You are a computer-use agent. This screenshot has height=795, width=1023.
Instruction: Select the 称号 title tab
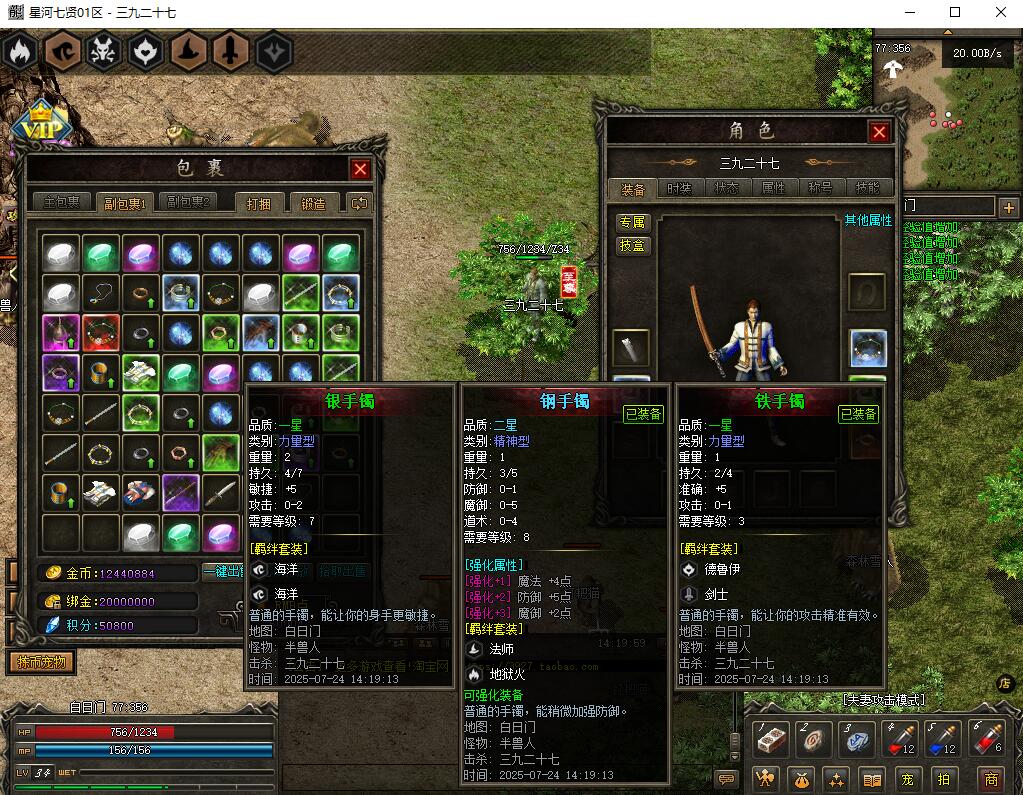pyautogui.click(x=821, y=188)
